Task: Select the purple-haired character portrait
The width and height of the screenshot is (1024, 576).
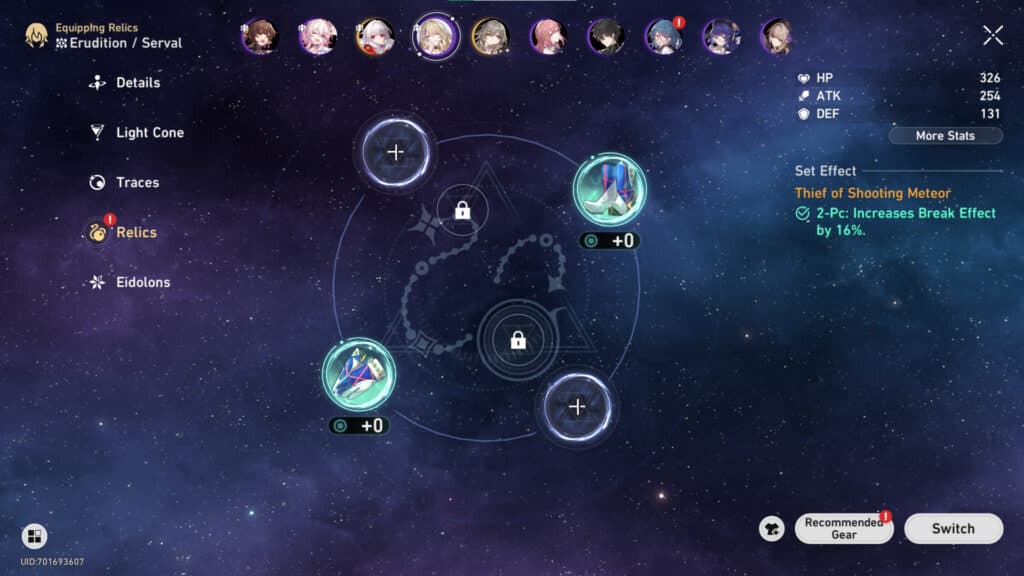Action: click(721, 37)
